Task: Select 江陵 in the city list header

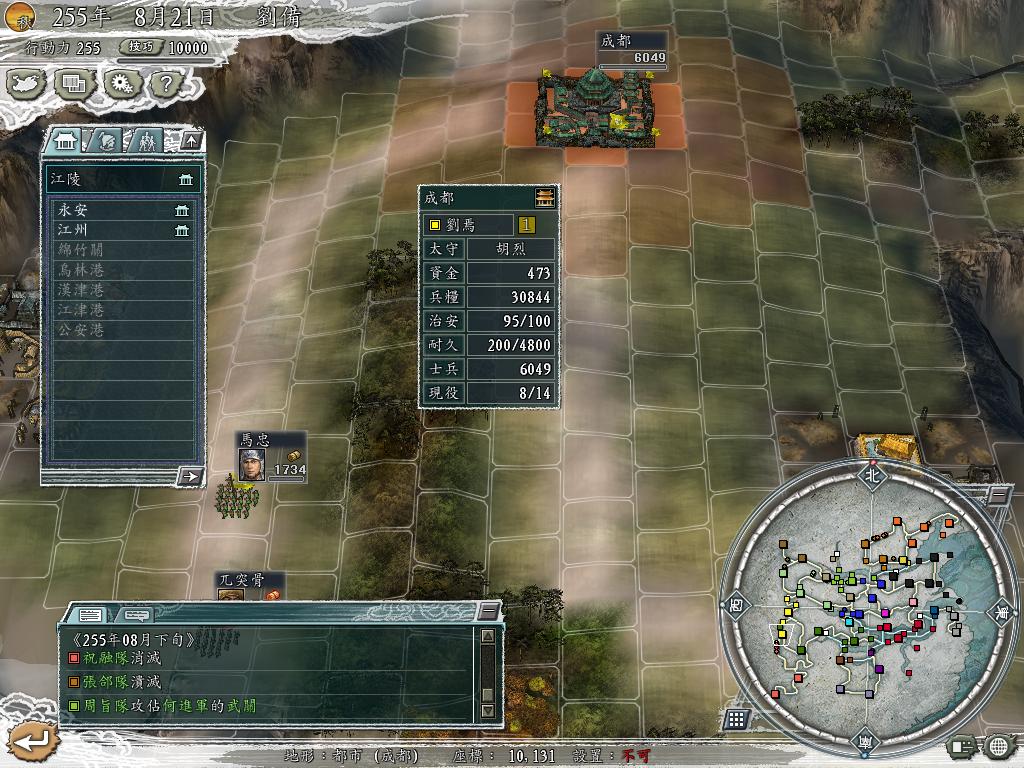Action: click(120, 179)
